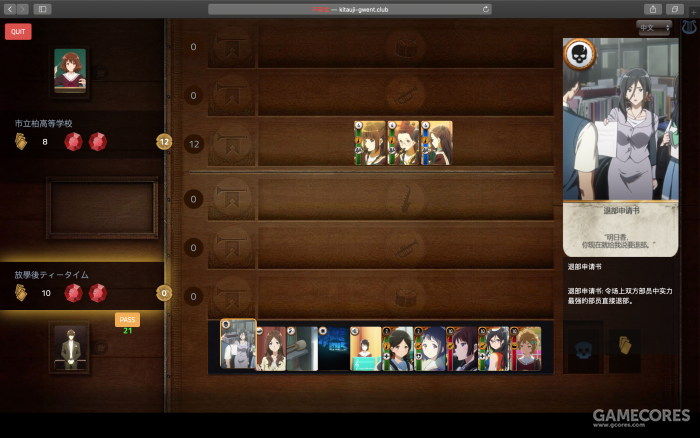Play the highlighted first card in hand
This screenshot has height=438, width=700.
(x=238, y=346)
